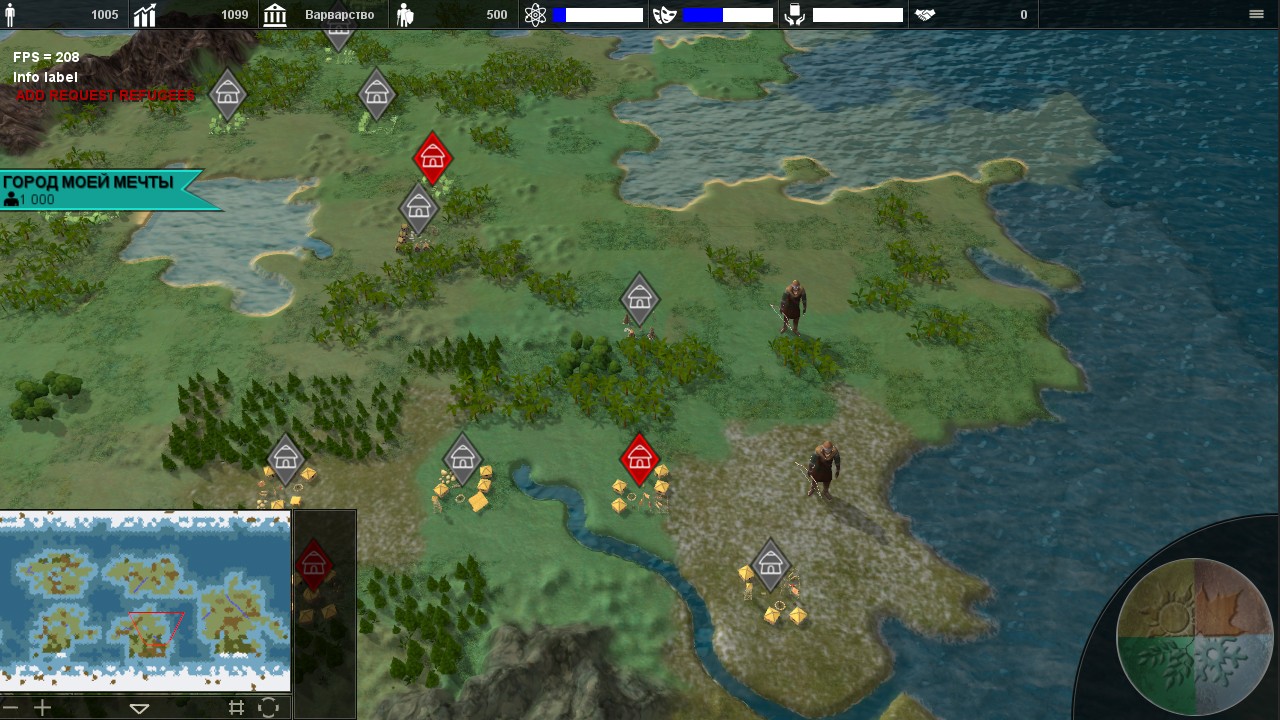Zoom in the minimap with the plus button
The height and width of the screenshot is (720, 1280).
(42, 707)
